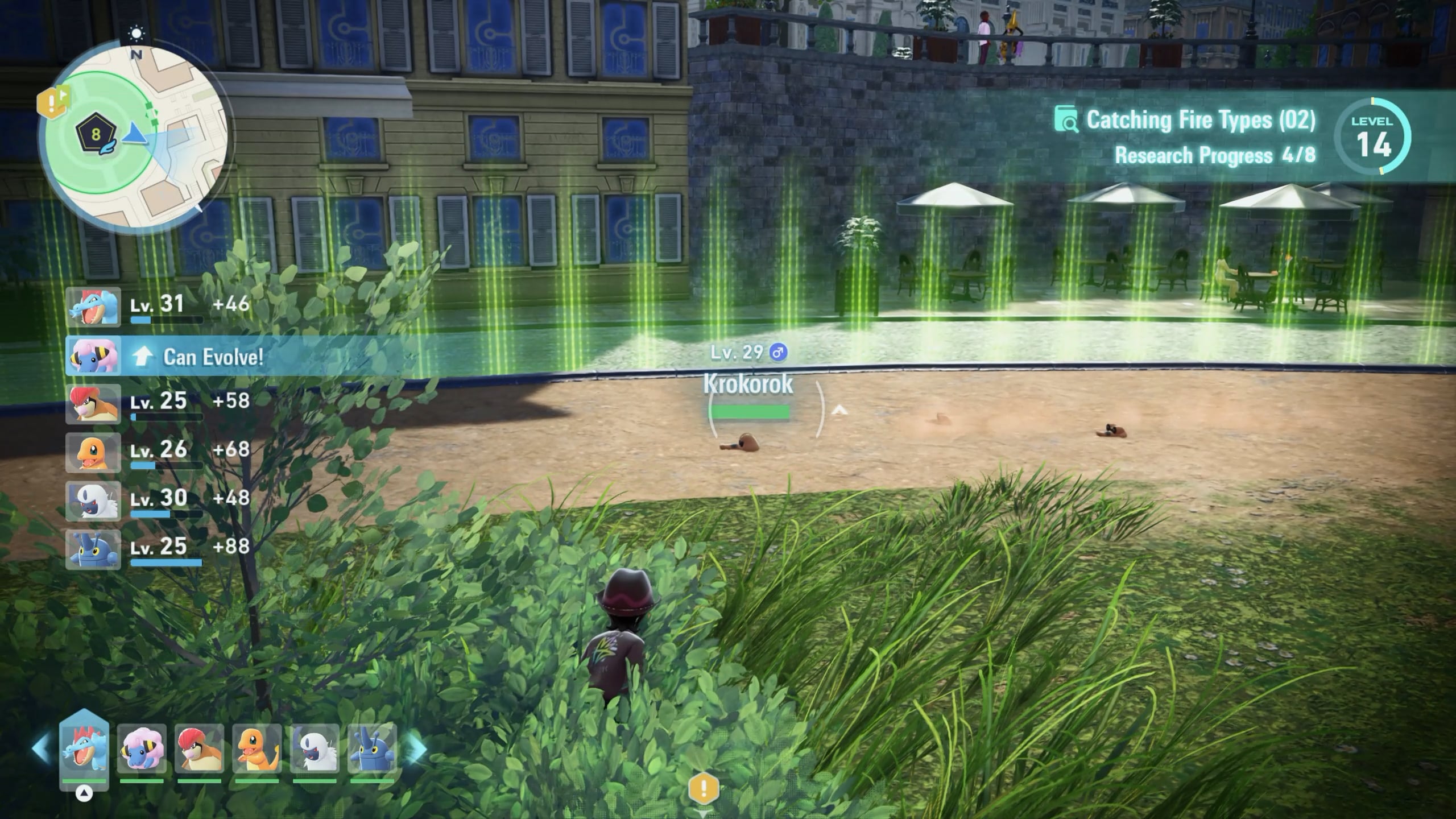
Task: Choose the Flaaffy slot in party bar
Action: (142, 749)
